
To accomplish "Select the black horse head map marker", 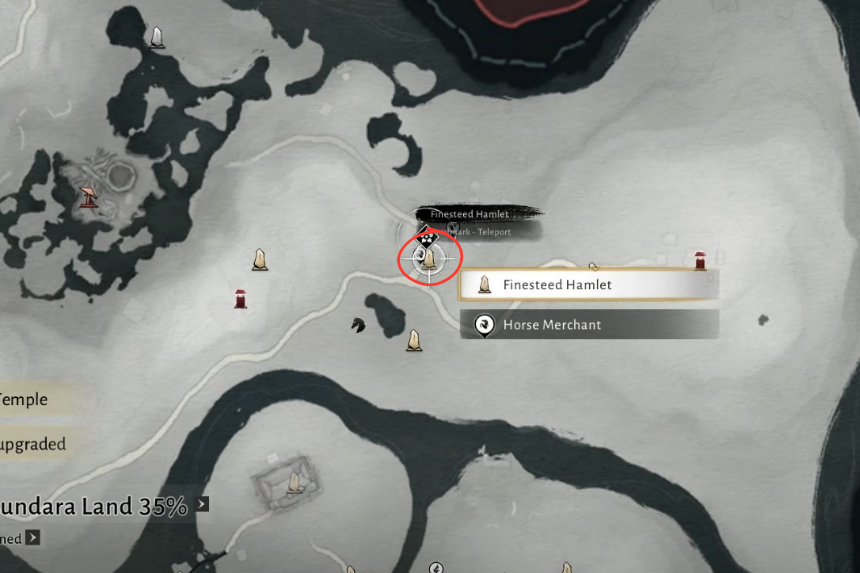I will [x=358, y=324].
